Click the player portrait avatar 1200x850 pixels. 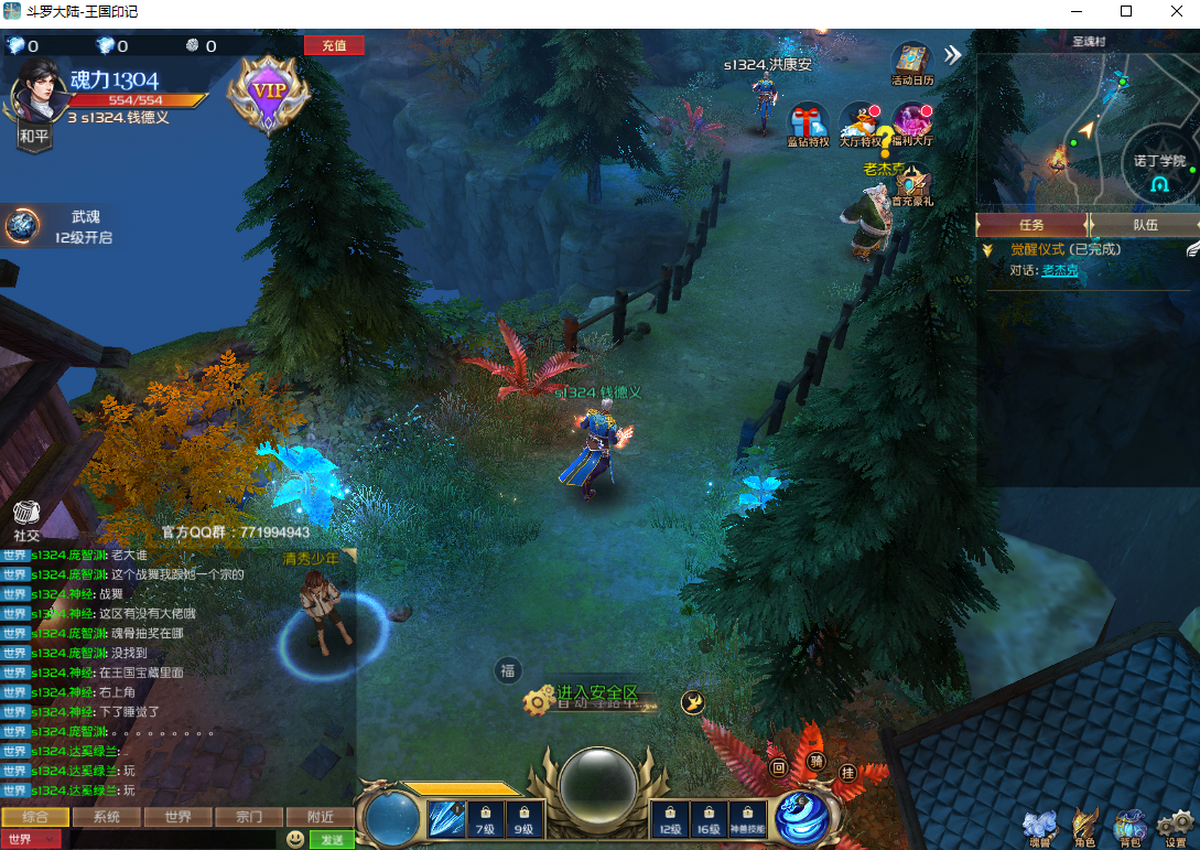point(37,97)
